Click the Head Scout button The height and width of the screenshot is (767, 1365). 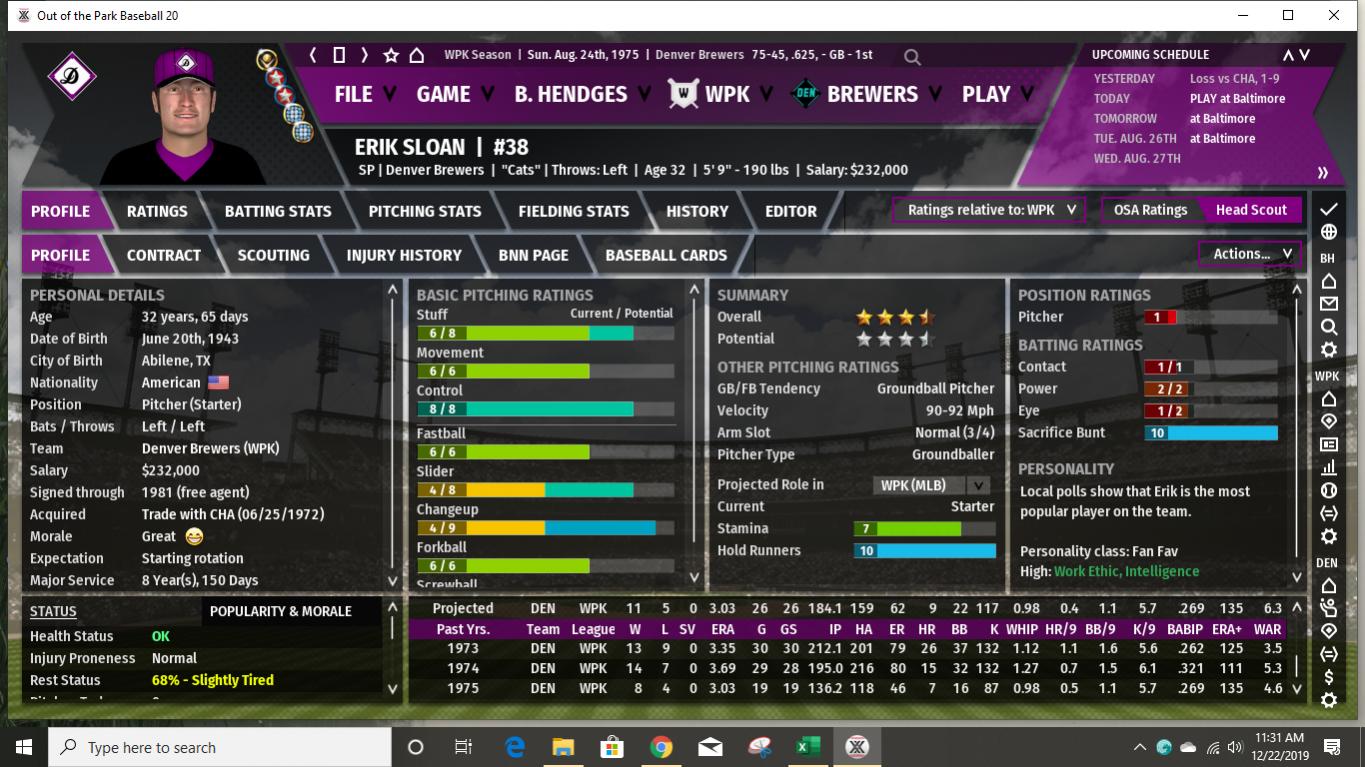coord(1250,210)
